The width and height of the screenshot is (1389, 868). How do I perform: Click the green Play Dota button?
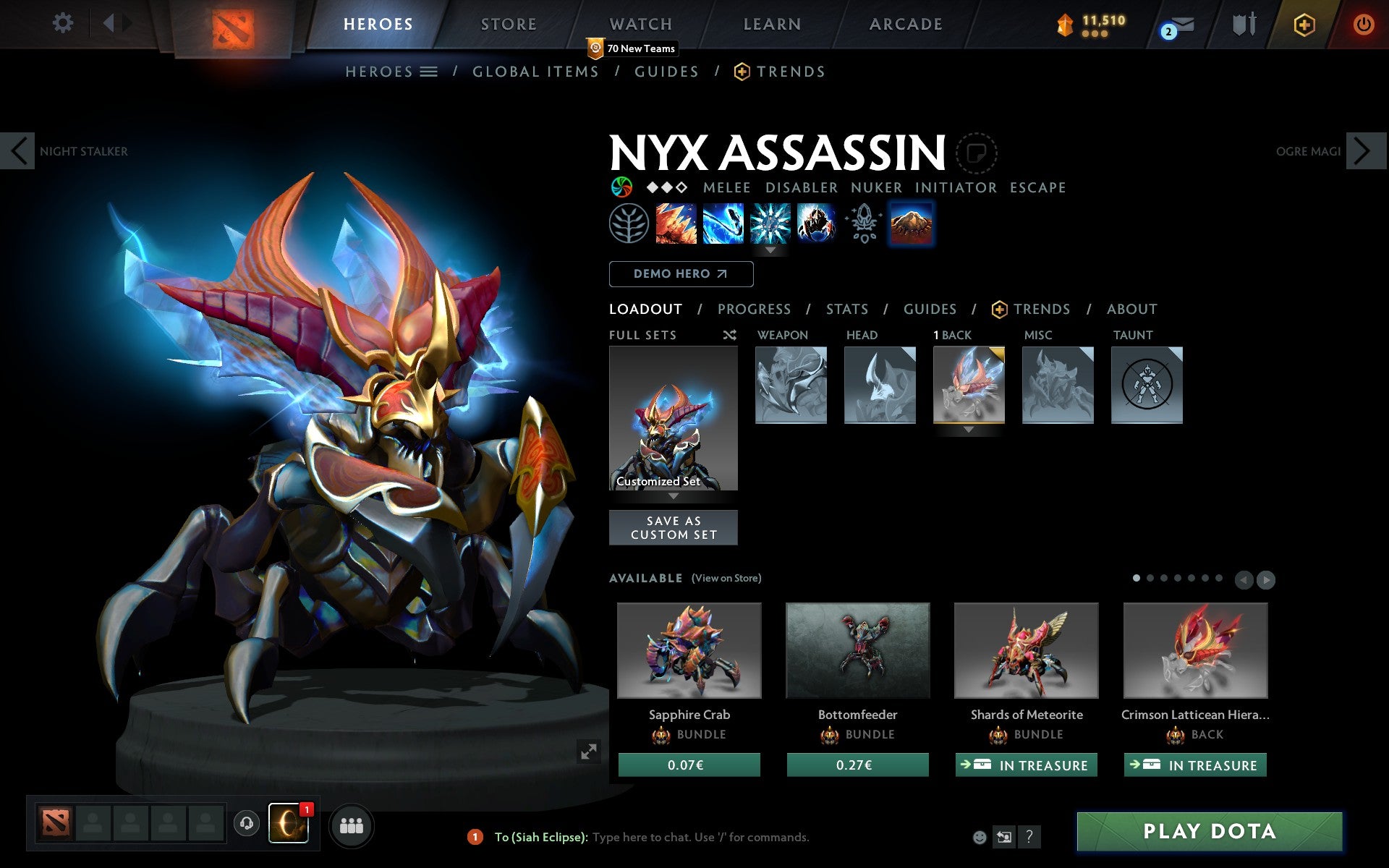pos(1209,831)
